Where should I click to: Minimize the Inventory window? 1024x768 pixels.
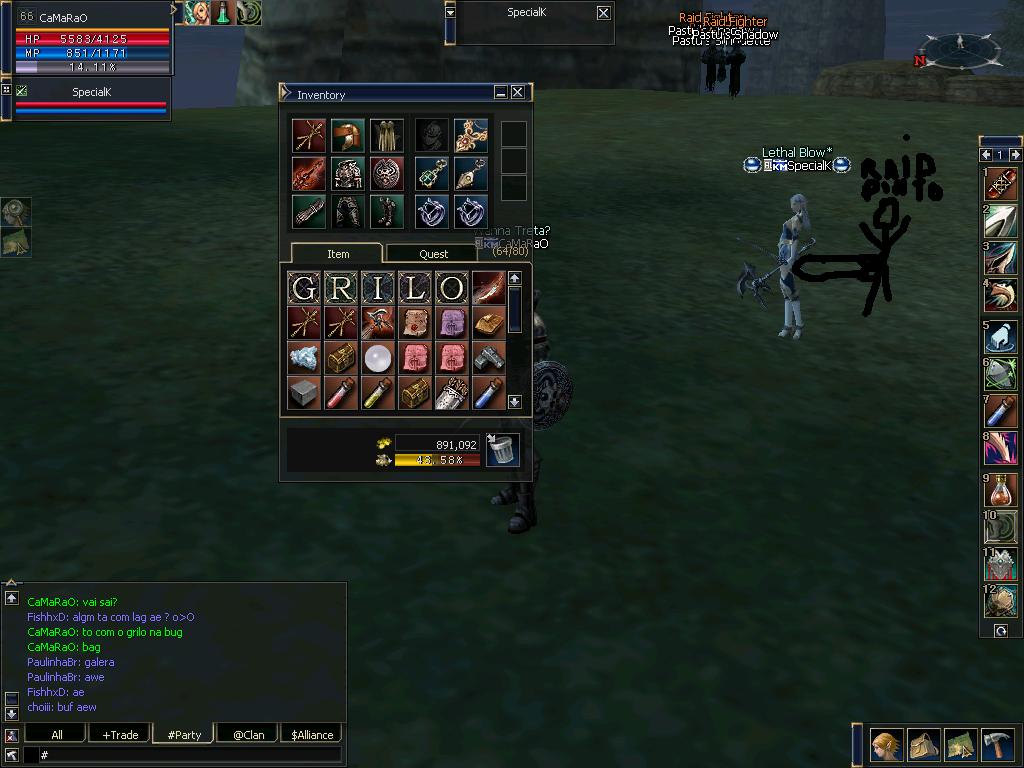[x=500, y=92]
